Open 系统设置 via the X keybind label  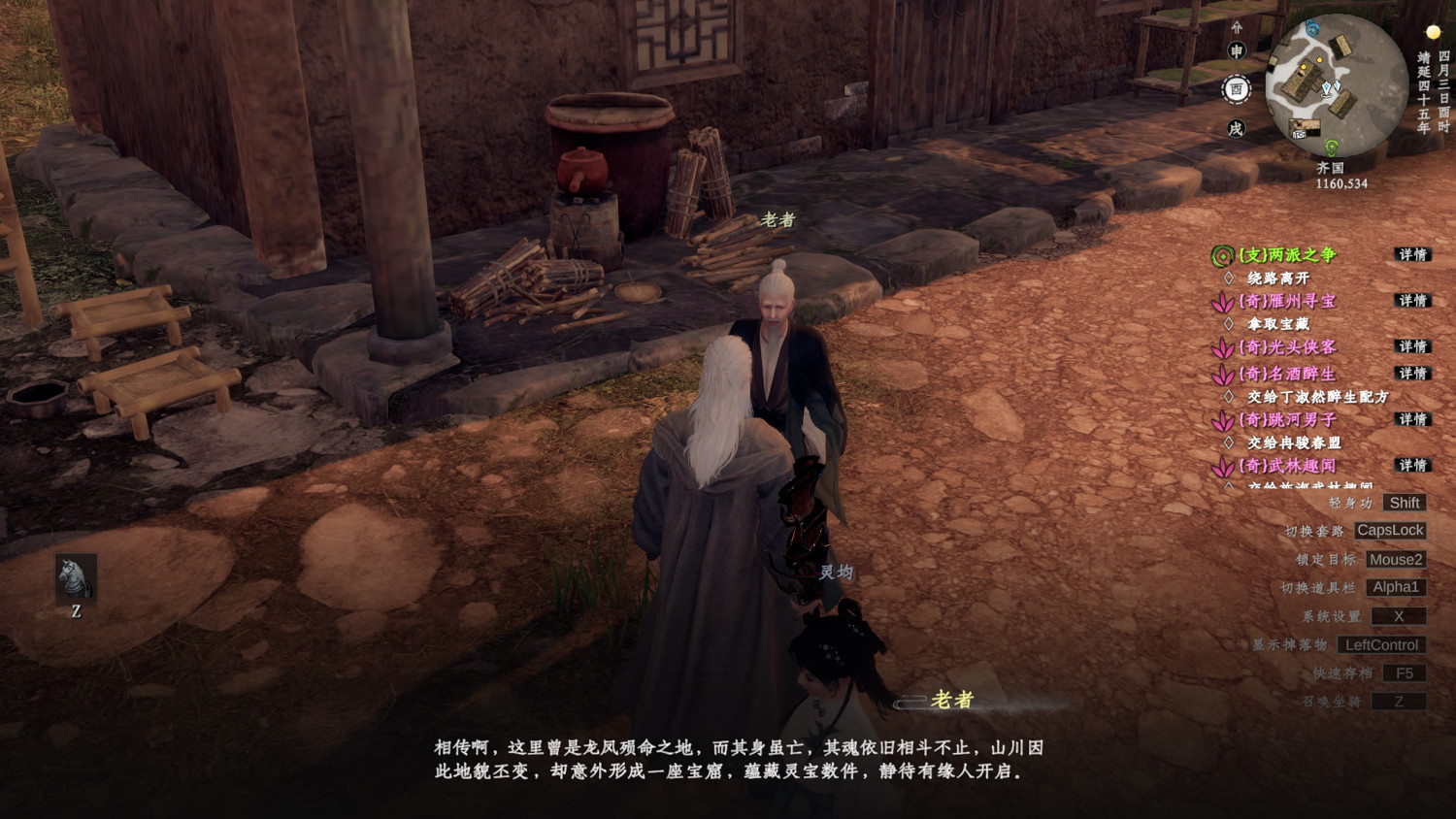pyautogui.click(x=1401, y=615)
